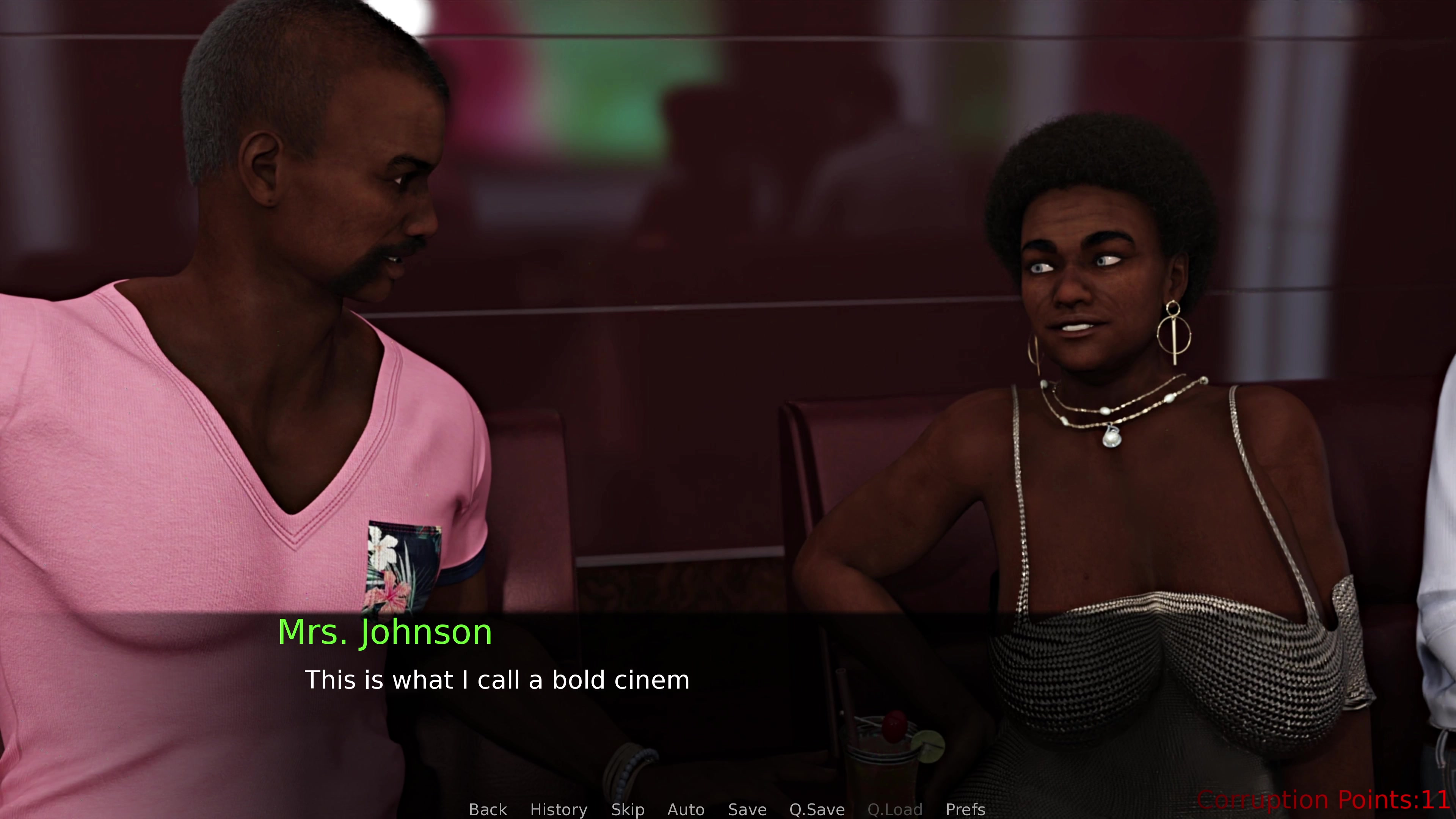Open the Save menu
The image size is (1456, 819).
point(747,810)
